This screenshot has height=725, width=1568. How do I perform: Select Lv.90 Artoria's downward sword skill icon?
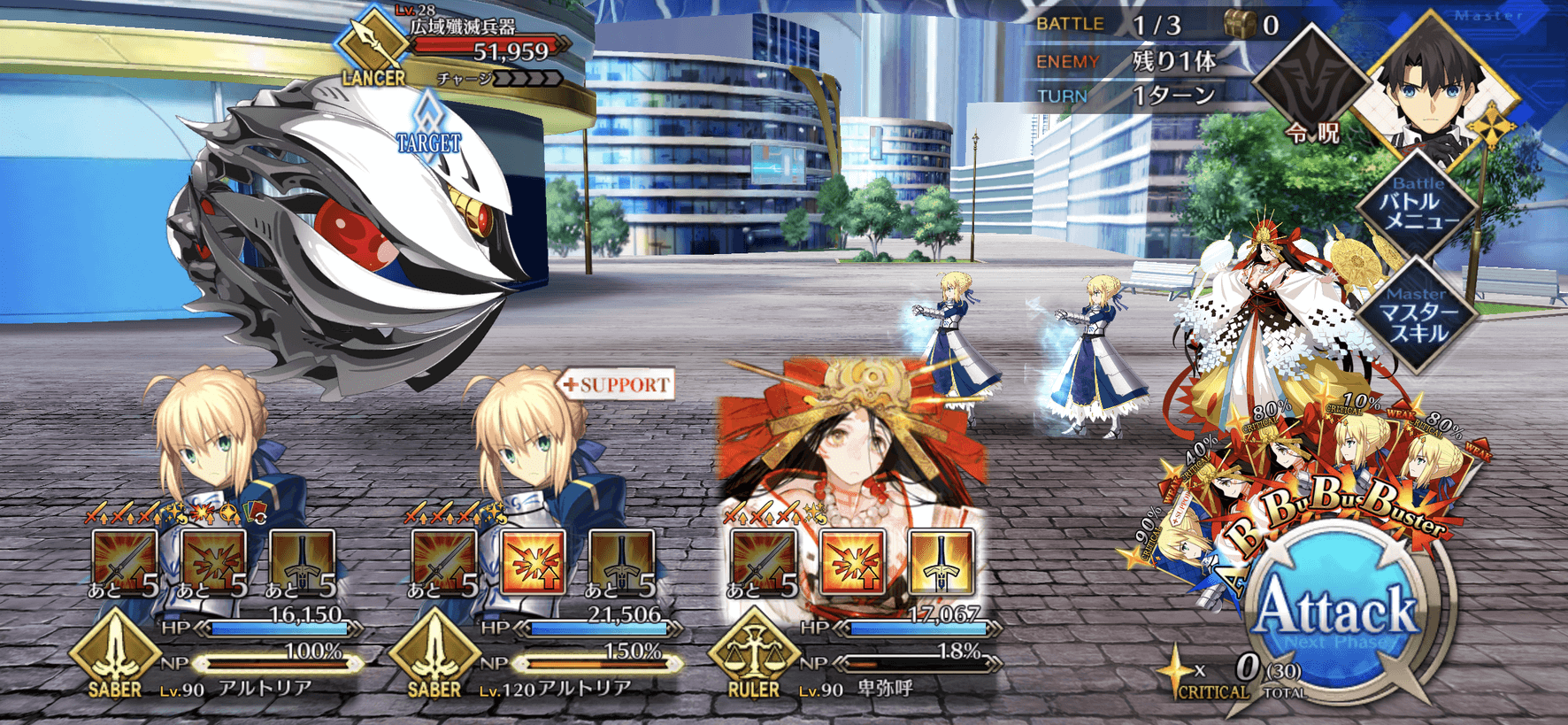pyautogui.click(x=303, y=562)
